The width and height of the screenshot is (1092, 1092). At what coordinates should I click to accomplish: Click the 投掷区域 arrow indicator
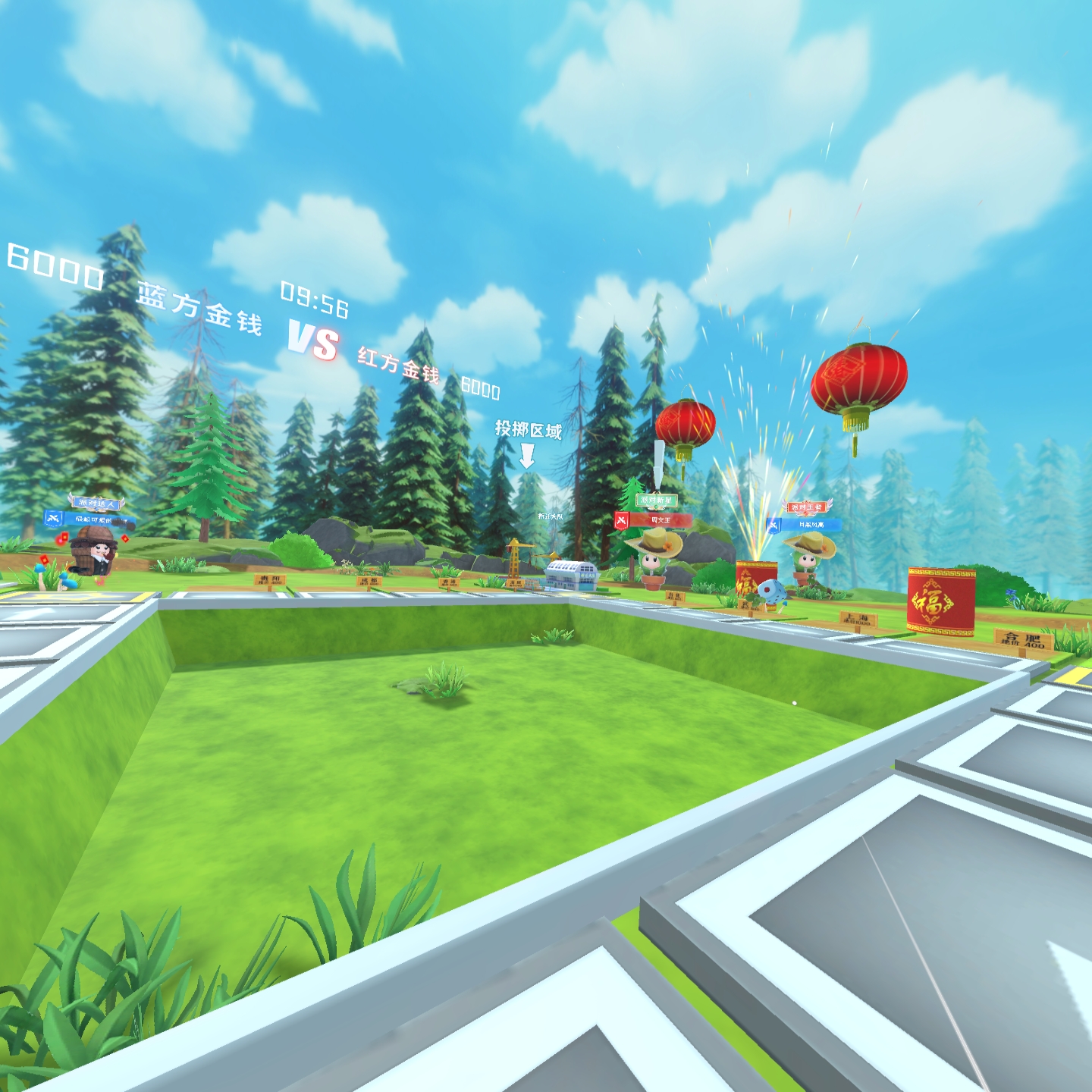click(529, 455)
